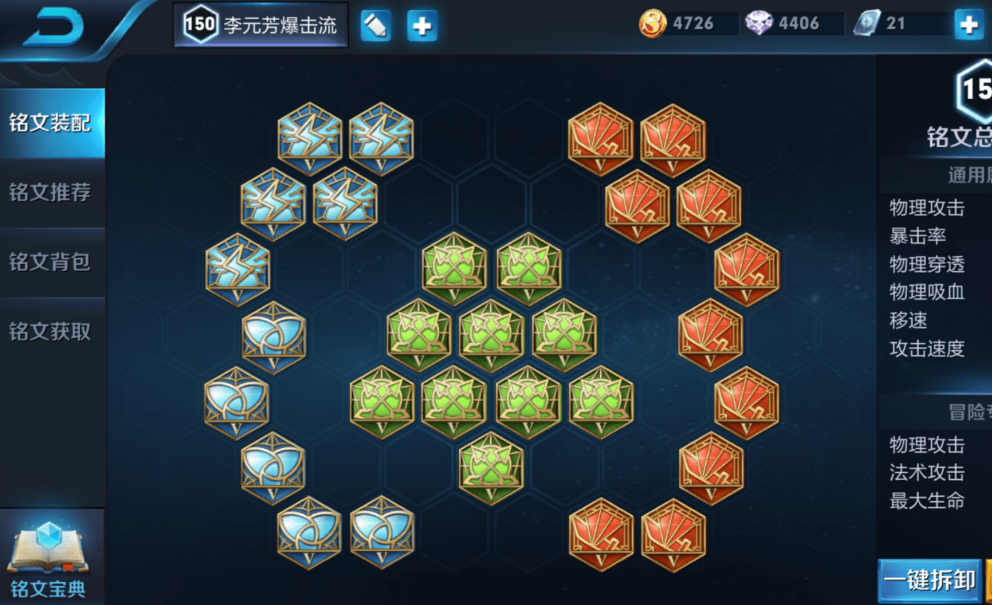
Task: Open the 铭文背包 tab
Action: [50, 262]
